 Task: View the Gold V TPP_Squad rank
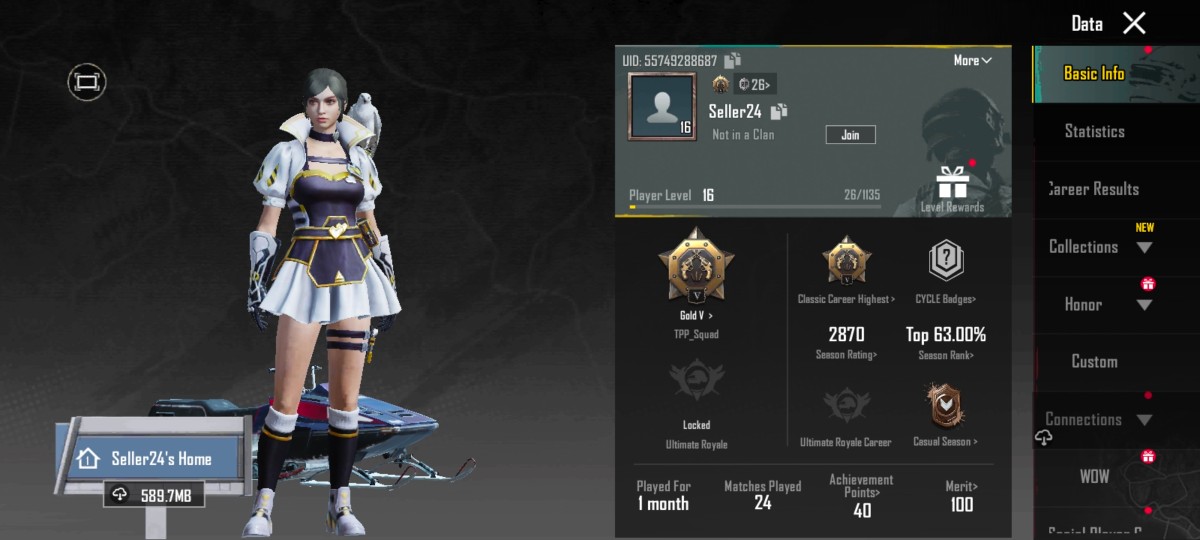(x=695, y=270)
